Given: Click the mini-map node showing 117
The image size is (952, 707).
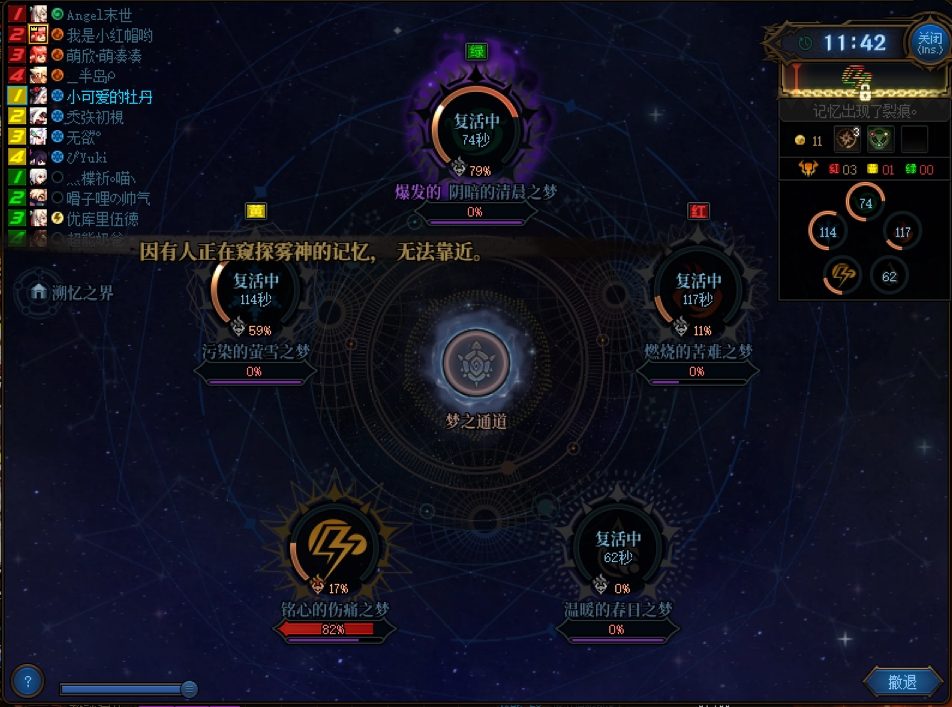Looking at the screenshot, I should point(903,233).
